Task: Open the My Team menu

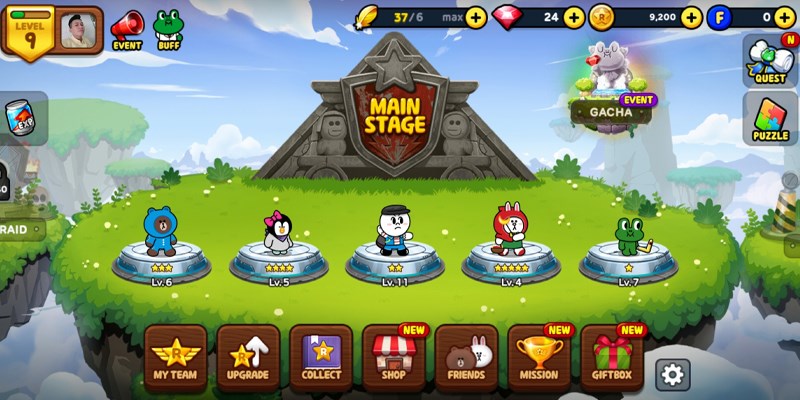Action: coord(175,358)
